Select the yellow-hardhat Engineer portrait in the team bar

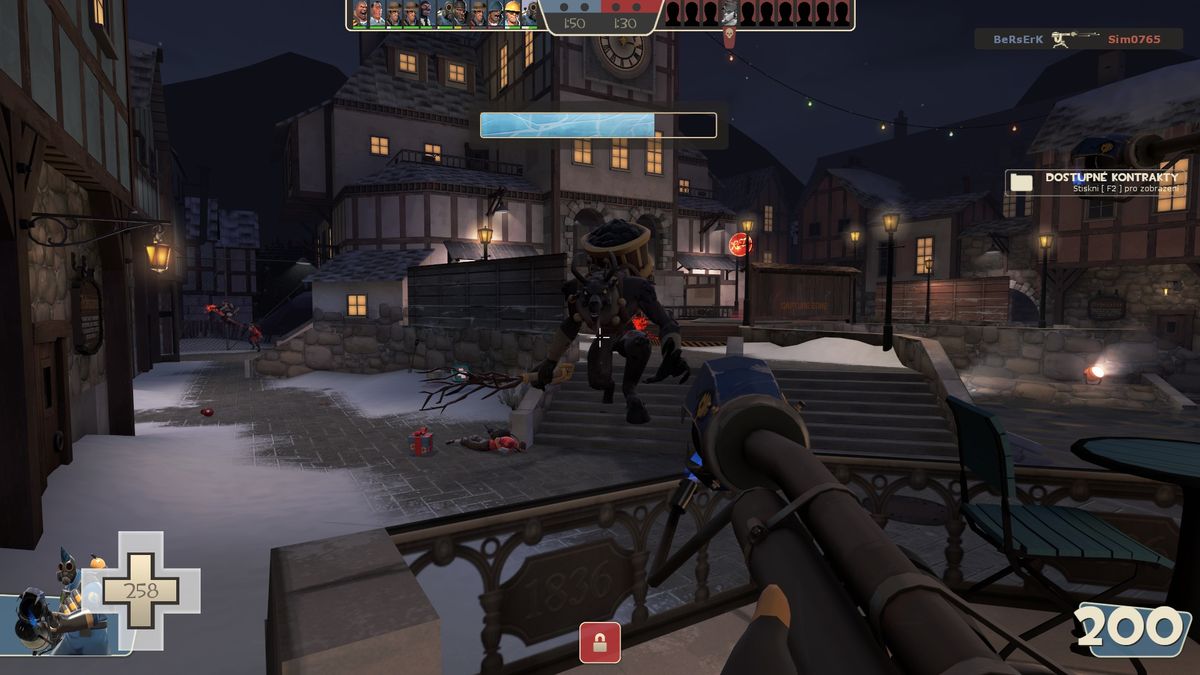(512, 13)
